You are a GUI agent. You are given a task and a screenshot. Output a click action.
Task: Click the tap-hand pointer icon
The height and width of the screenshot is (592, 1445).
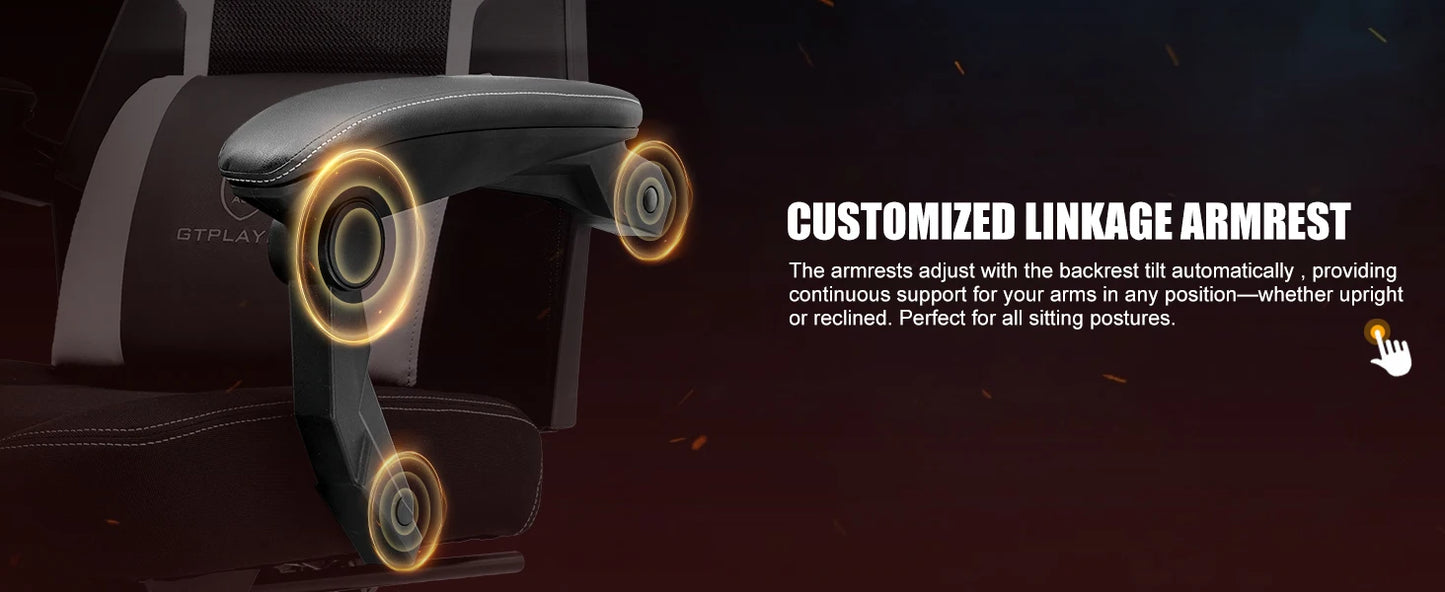coord(1389,349)
